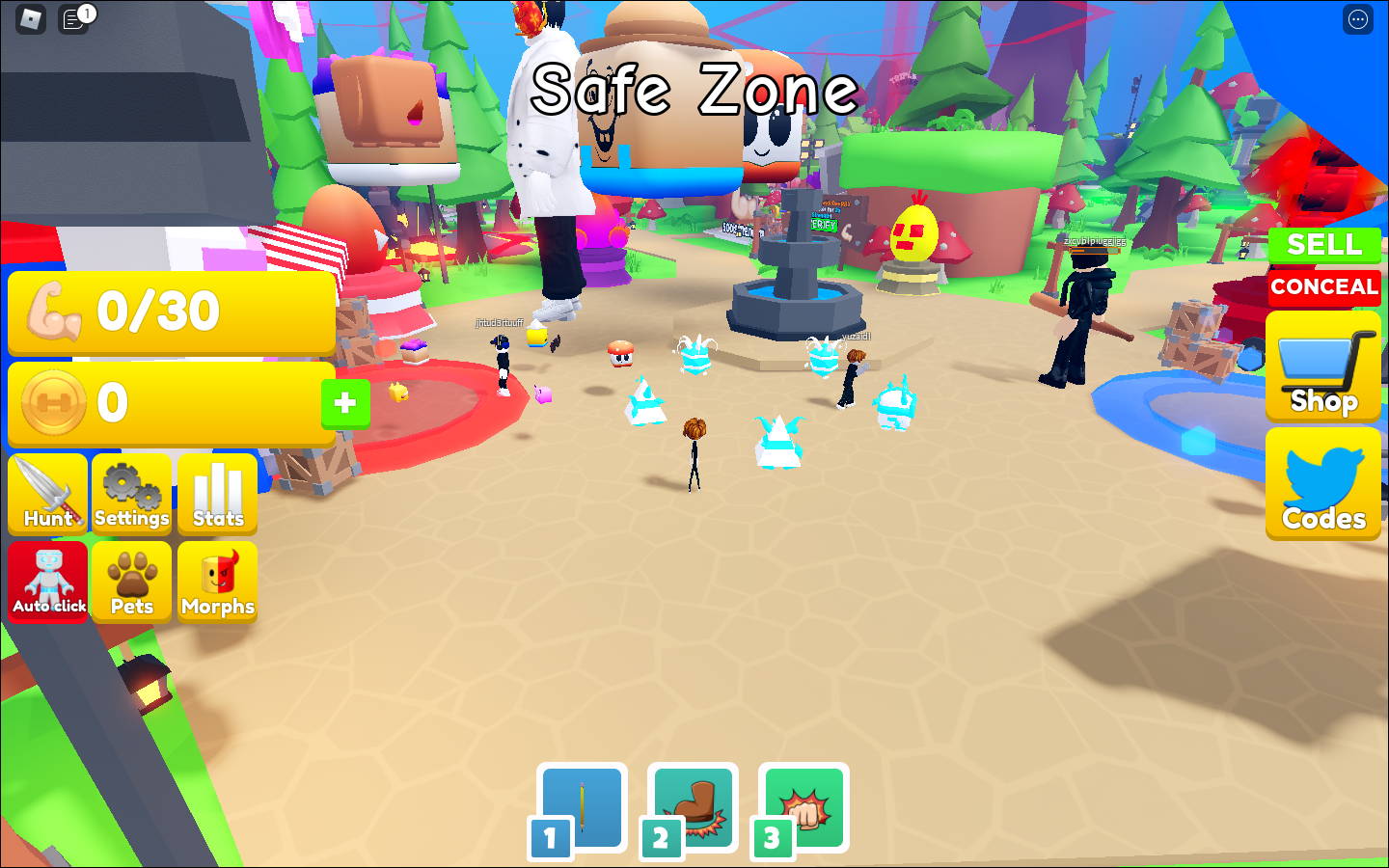Enable Auto click with the robot icon
This screenshot has height=868, width=1389.
(47, 582)
